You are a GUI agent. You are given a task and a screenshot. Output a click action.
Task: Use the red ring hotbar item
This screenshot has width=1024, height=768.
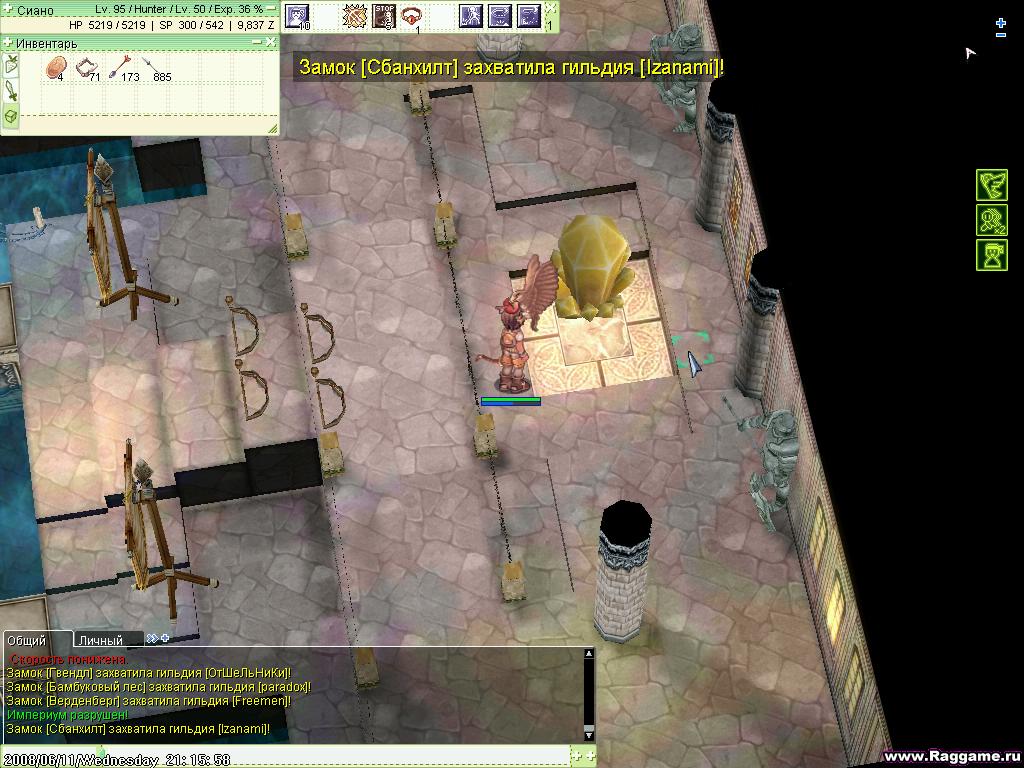411,15
